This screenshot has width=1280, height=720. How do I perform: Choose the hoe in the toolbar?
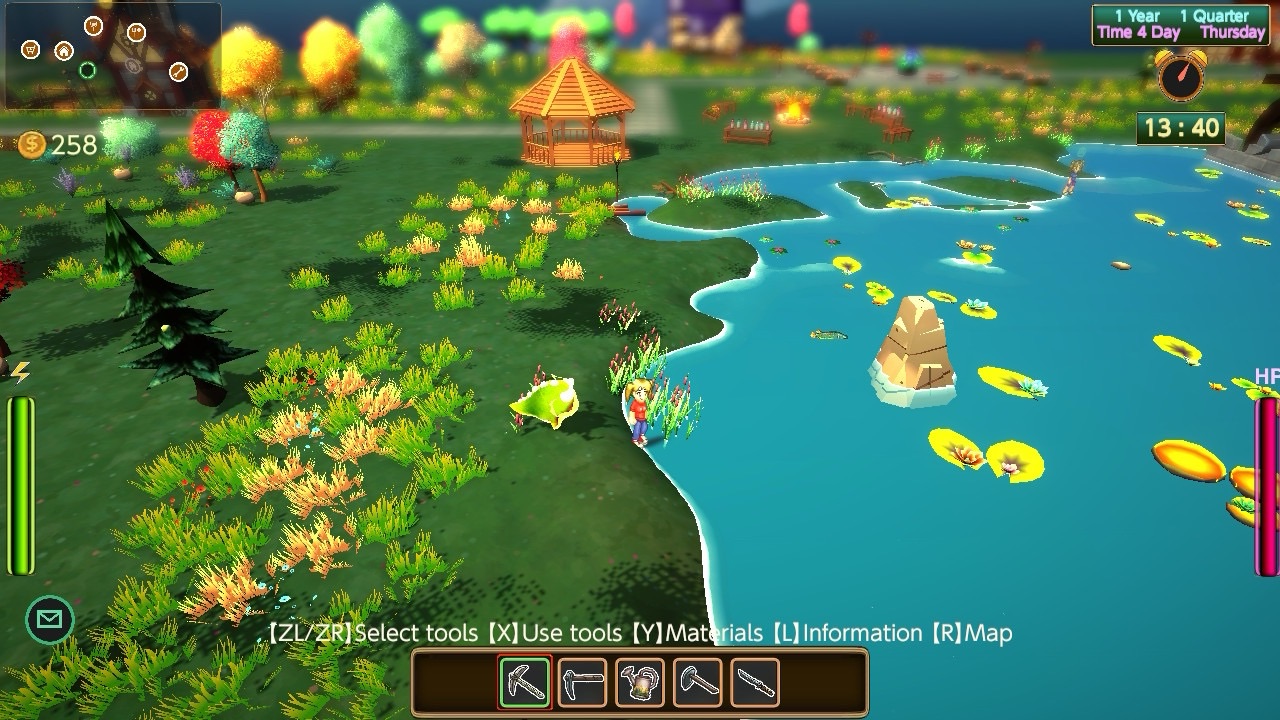(x=582, y=683)
